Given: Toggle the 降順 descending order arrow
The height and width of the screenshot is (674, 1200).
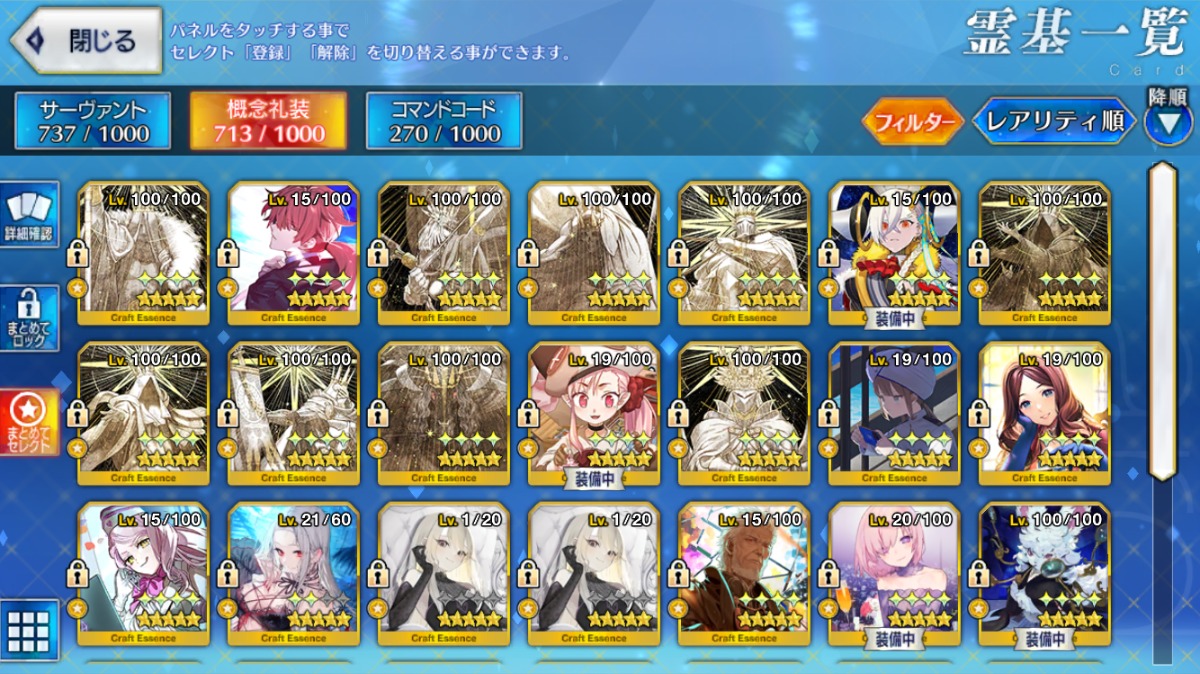Looking at the screenshot, I should [1167, 123].
